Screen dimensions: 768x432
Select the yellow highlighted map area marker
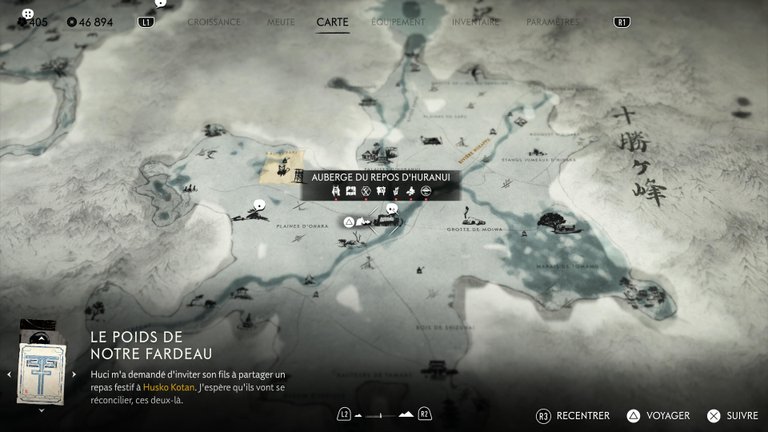(x=281, y=167)
